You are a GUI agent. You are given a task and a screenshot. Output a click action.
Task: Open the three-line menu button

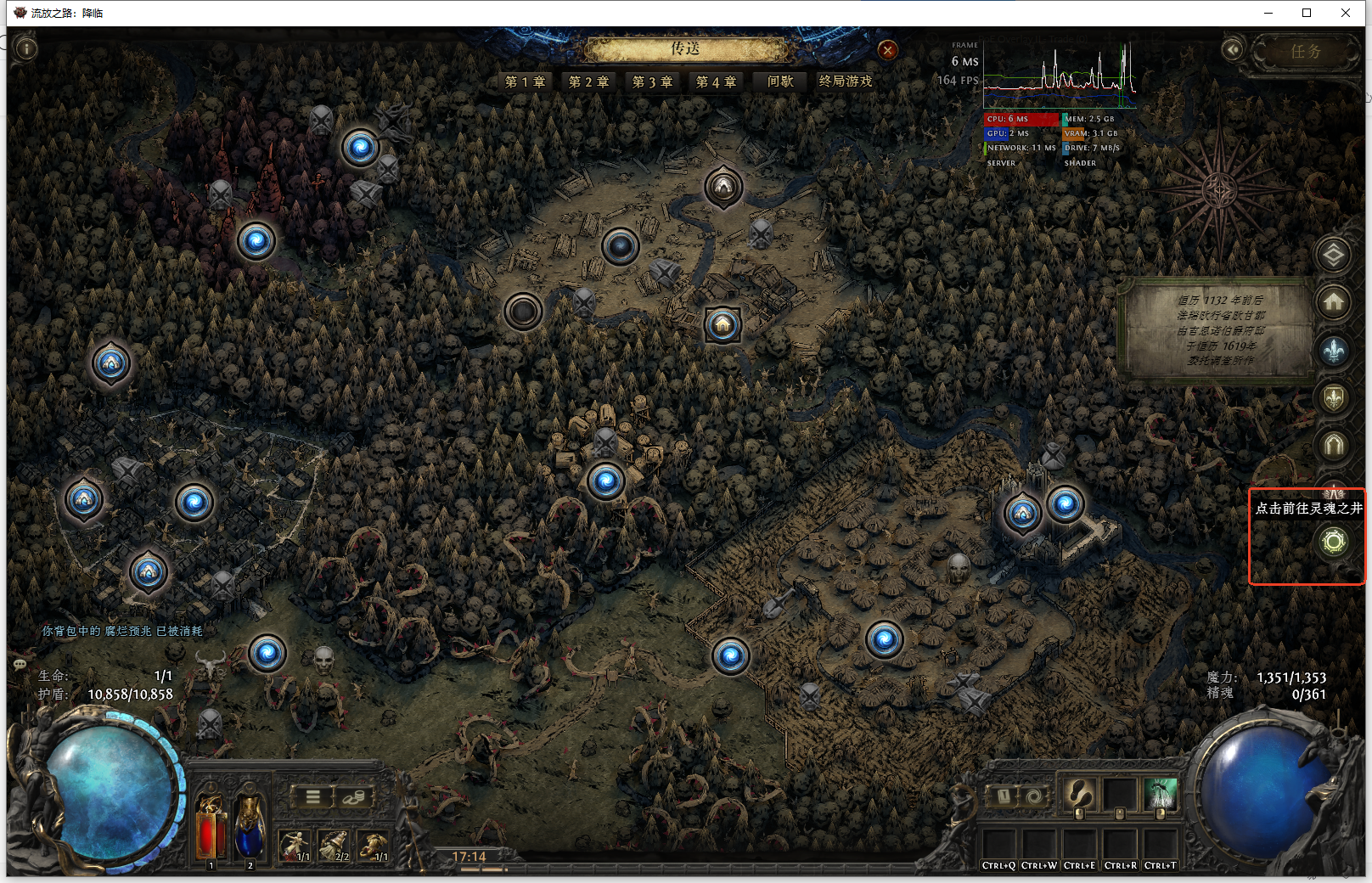pos(312,796)
